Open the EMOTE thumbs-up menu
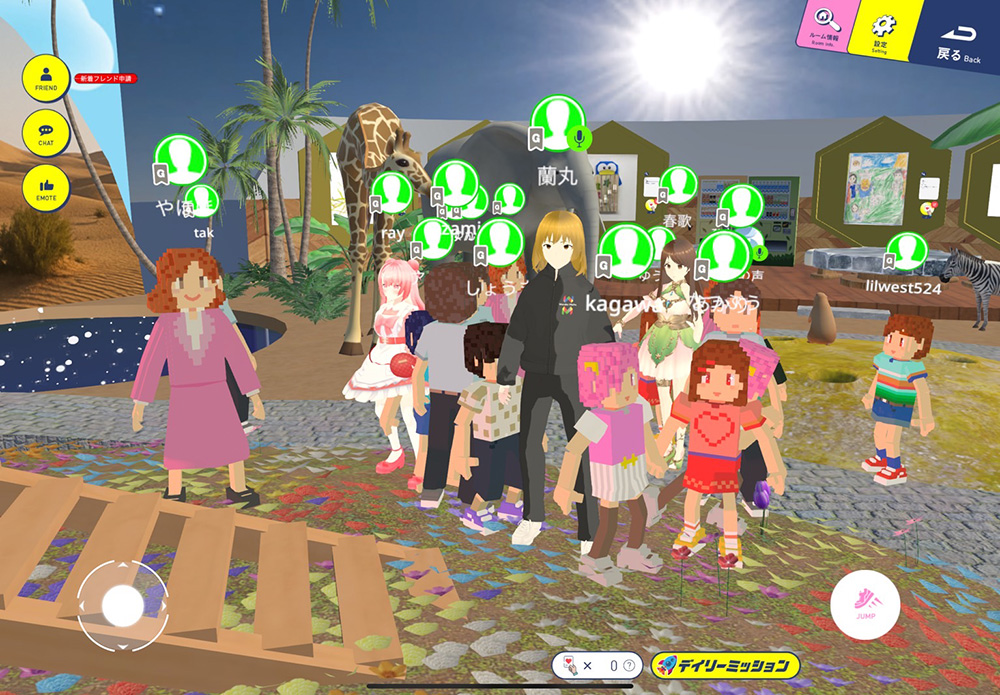This screenshot has height=695, width=1000. (x=46, y=188)
